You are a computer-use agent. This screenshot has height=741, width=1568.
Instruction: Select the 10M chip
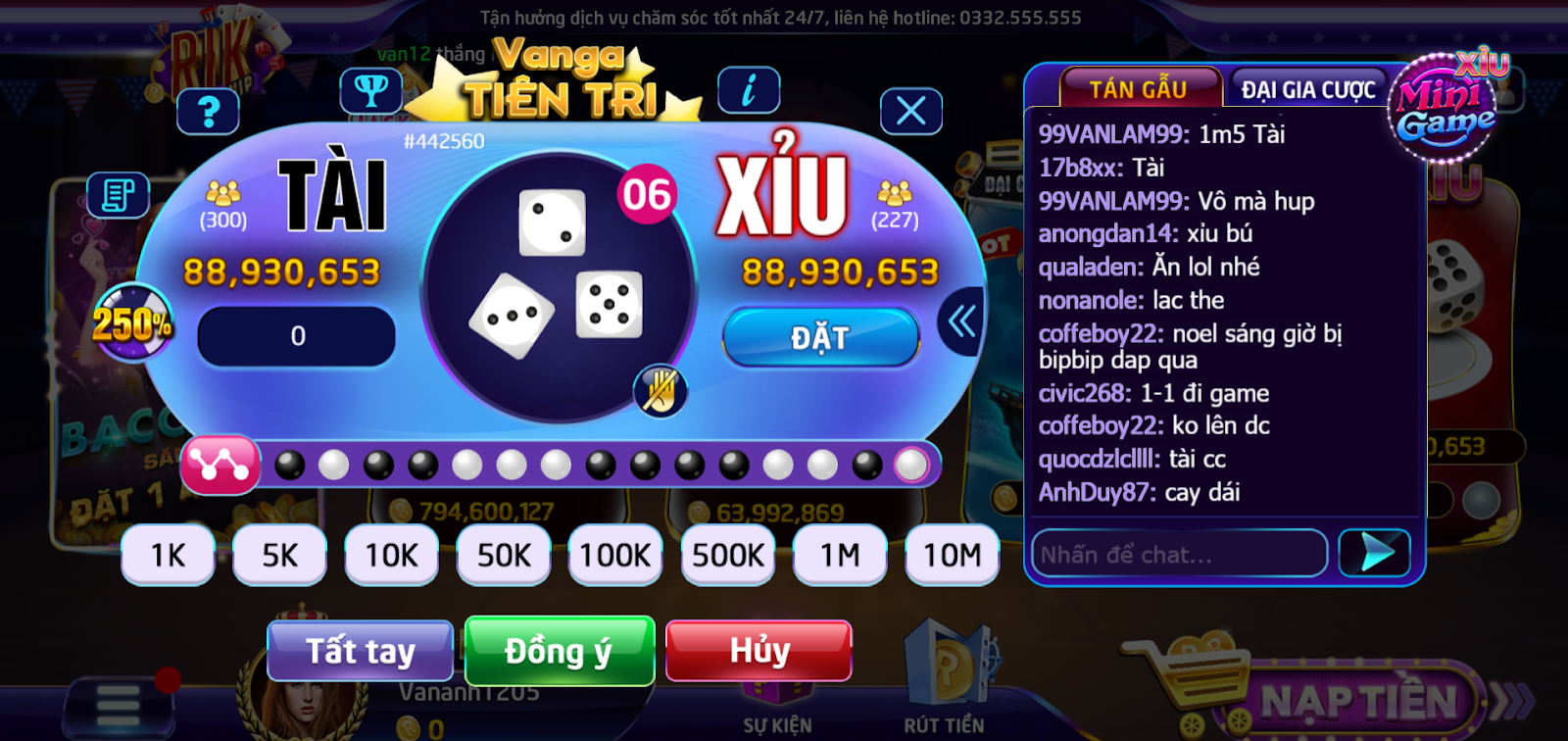(952, 555)
